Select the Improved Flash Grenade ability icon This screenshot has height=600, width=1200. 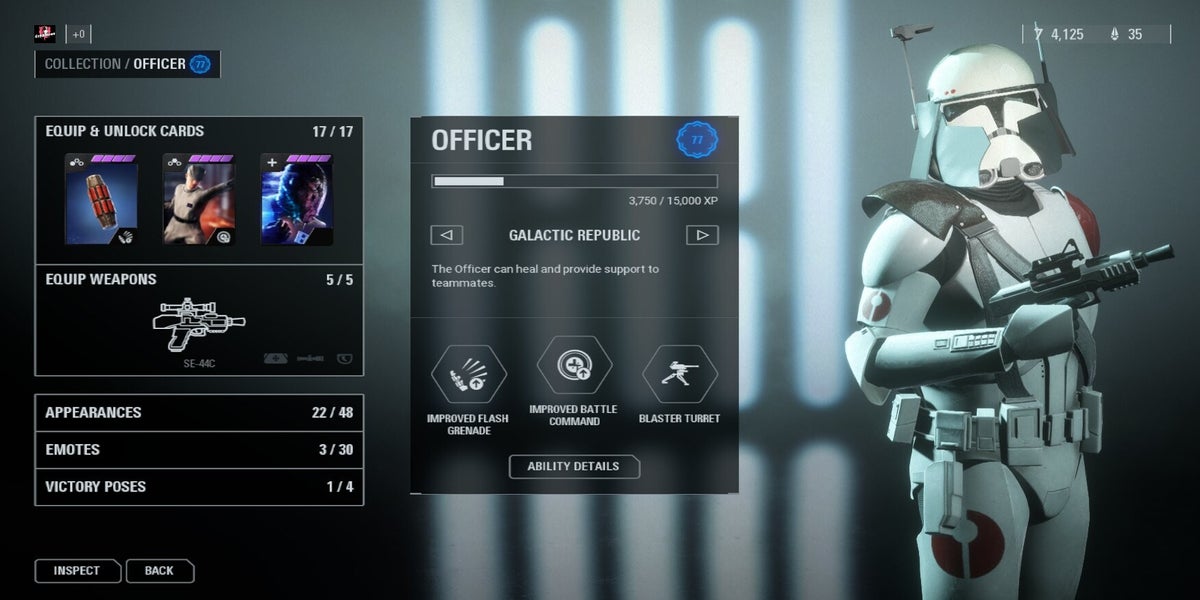pyautogui.click(x=468, y=375)
